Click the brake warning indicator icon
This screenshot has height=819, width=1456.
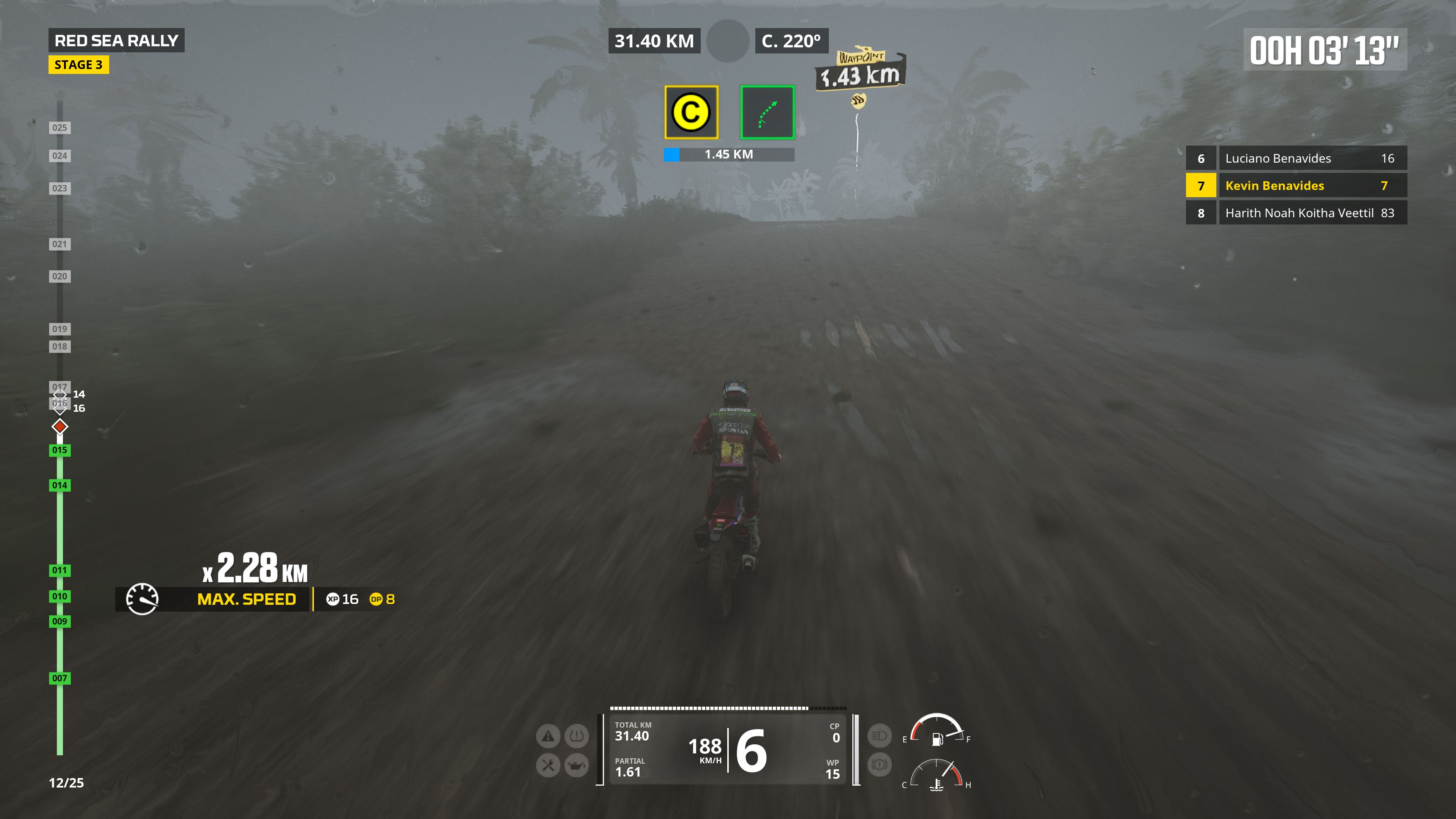pos(879,765)
